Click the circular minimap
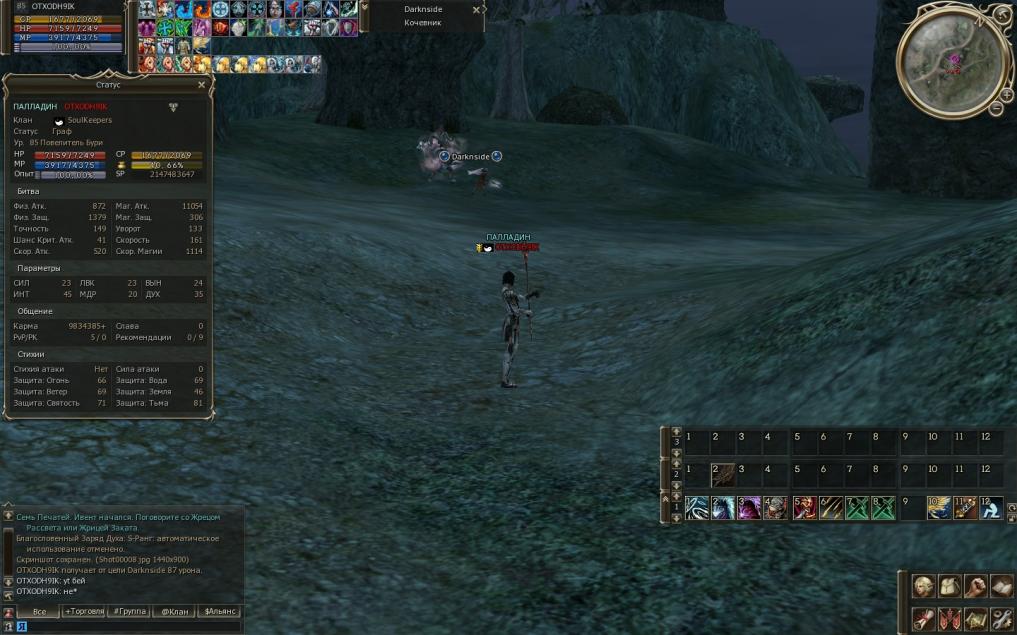The image size is (1017, 635). 950,64
